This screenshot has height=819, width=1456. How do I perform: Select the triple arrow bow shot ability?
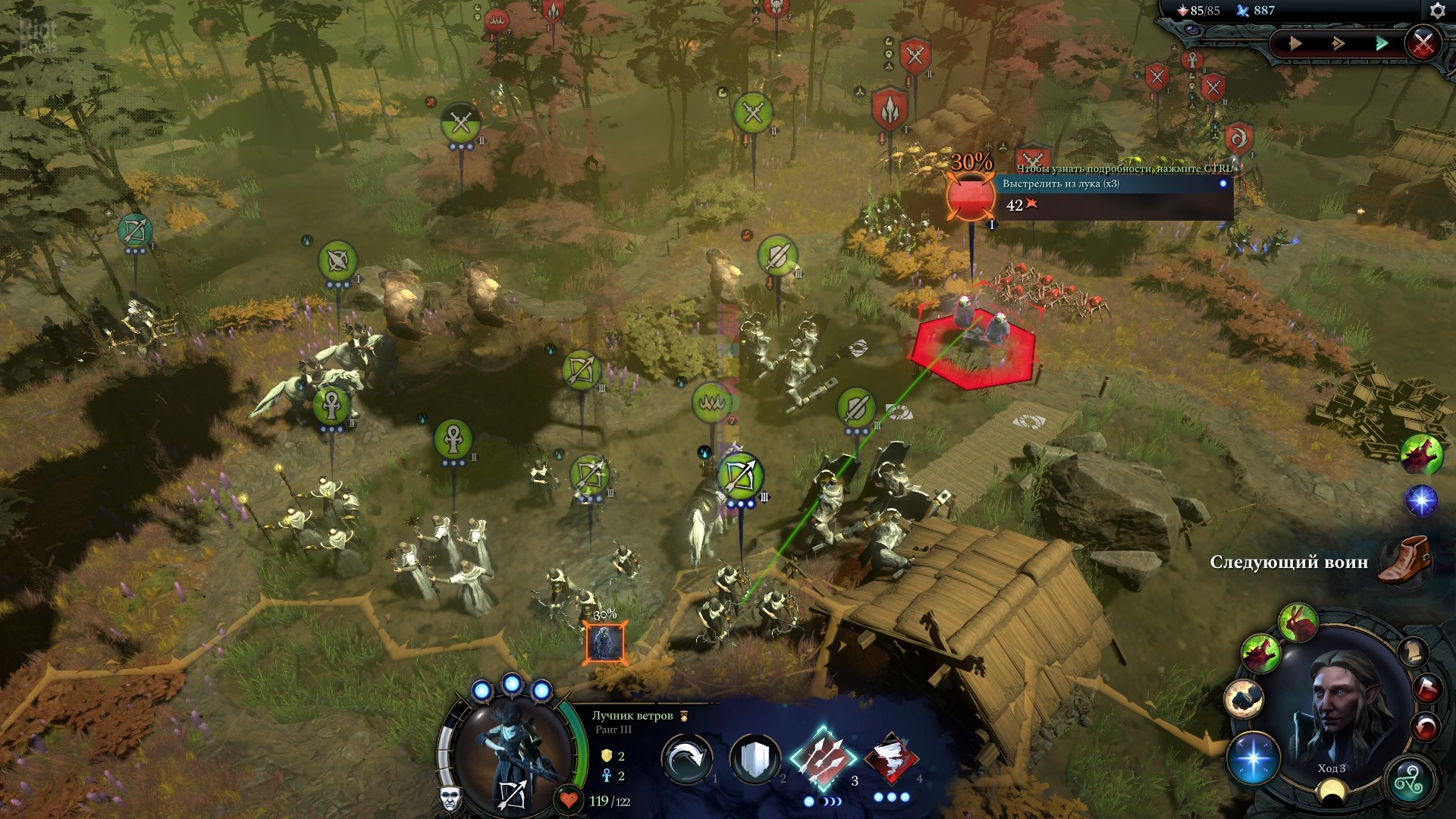pos(823,759)
